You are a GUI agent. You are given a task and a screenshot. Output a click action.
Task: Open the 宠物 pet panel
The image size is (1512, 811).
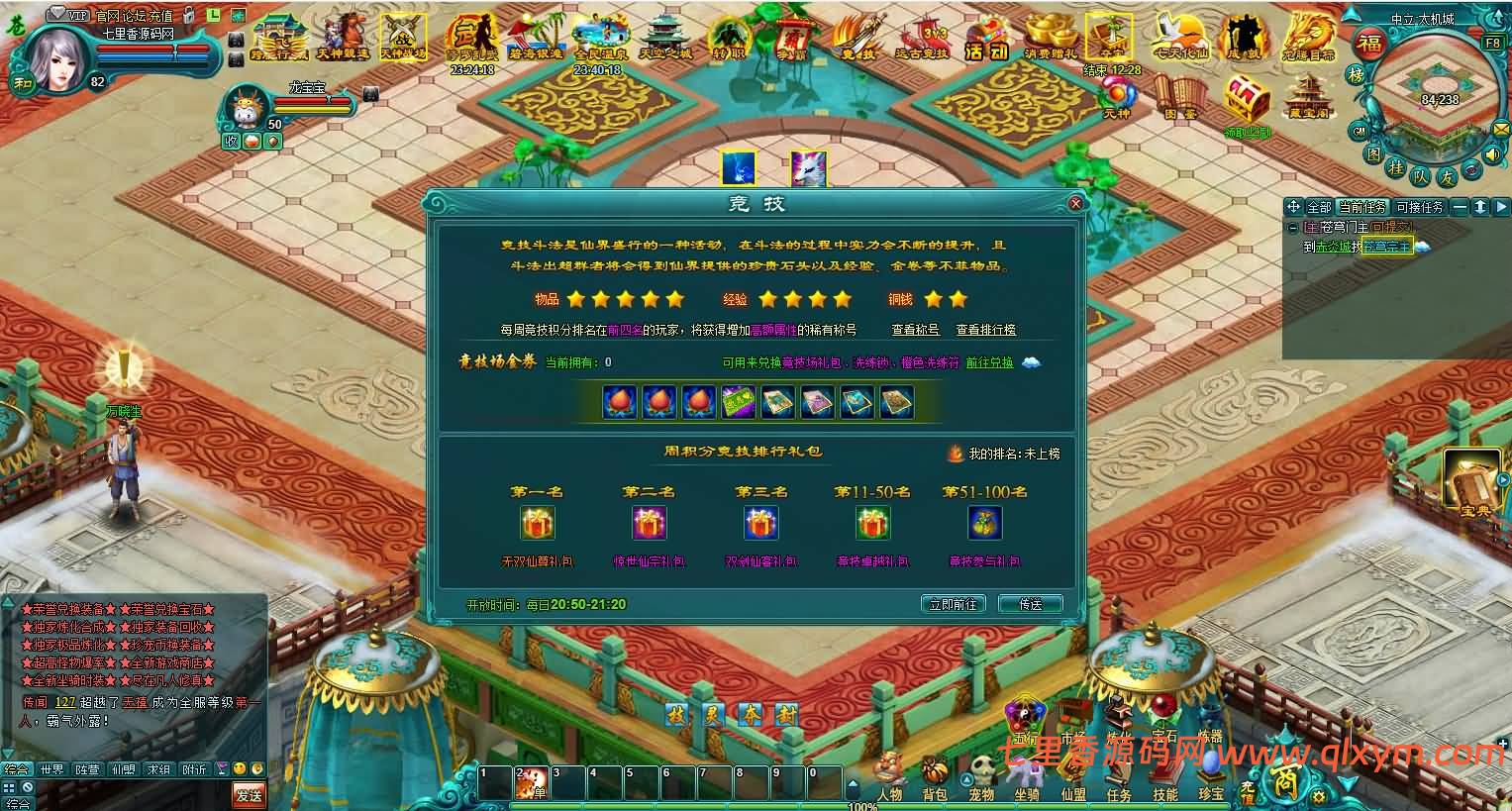[x=981, y=775]
